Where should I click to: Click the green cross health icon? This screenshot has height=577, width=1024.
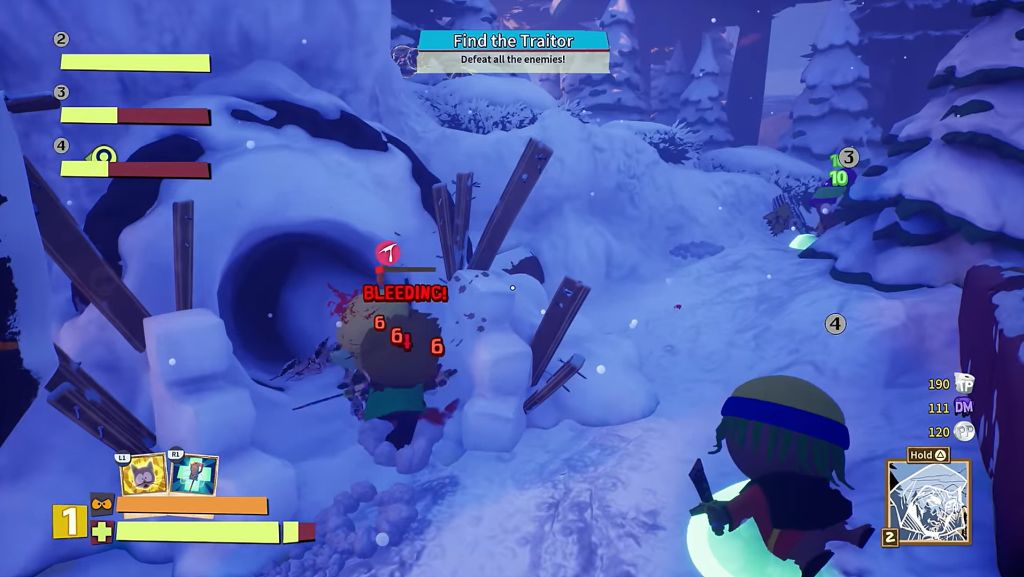(x=102, y=531)
